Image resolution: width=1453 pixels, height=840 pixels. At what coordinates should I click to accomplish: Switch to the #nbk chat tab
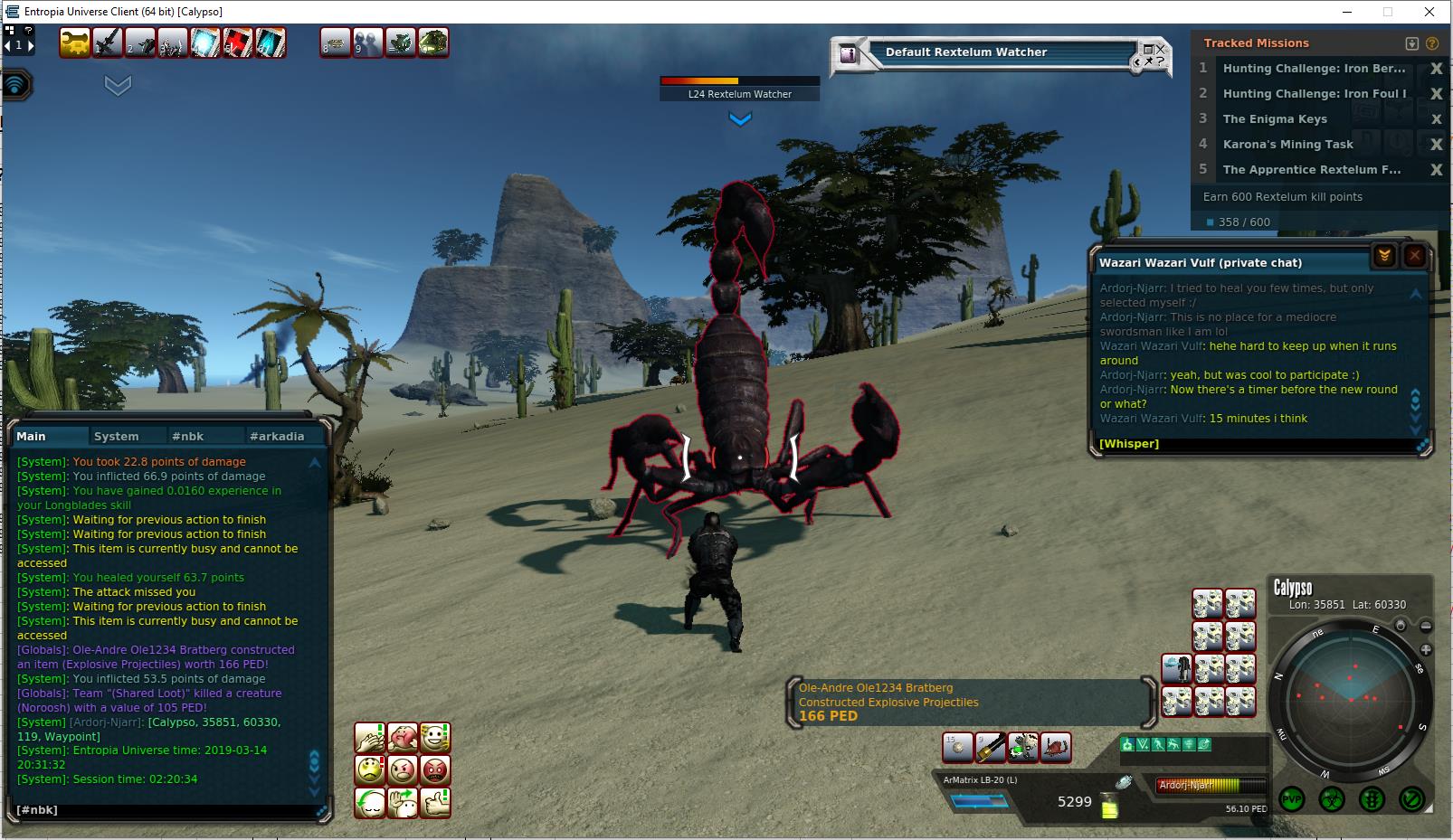click(188, 436)
